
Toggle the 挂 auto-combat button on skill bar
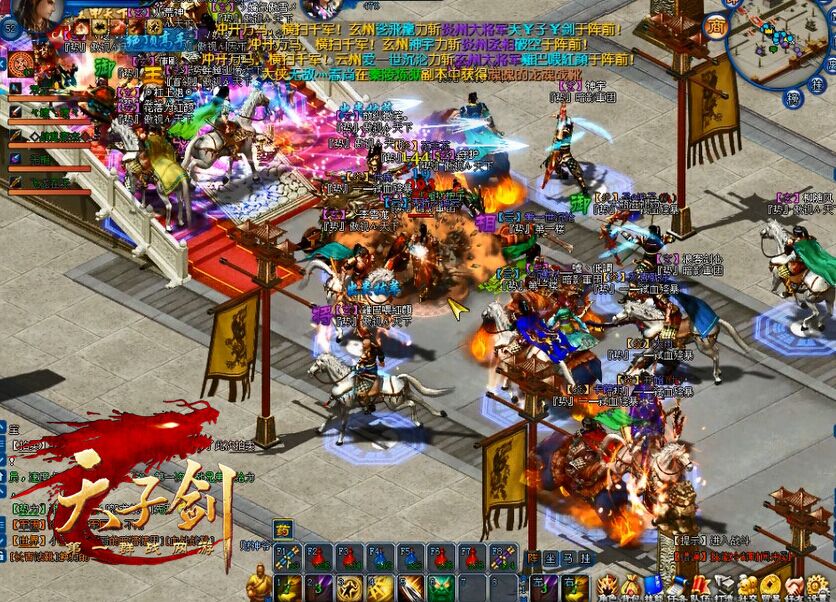583,558
